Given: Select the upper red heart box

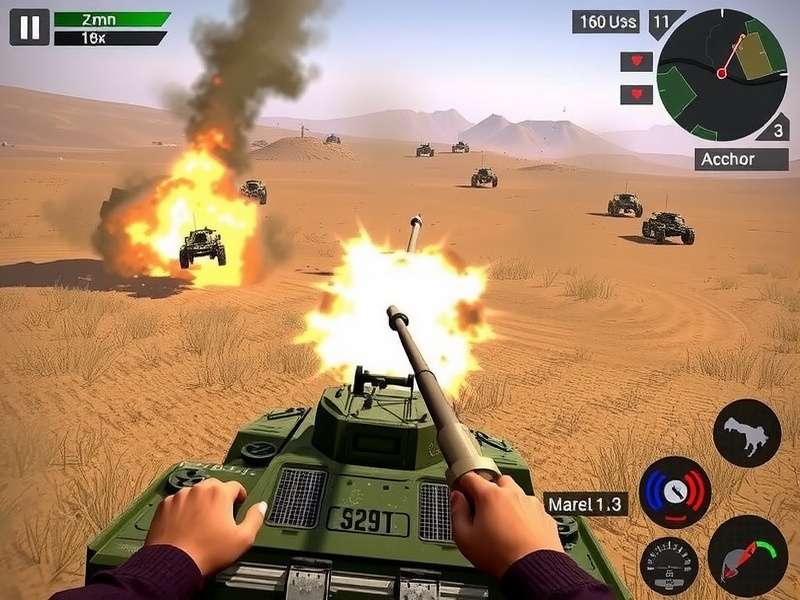Looking at the screenshot, I should coord(636,62).
